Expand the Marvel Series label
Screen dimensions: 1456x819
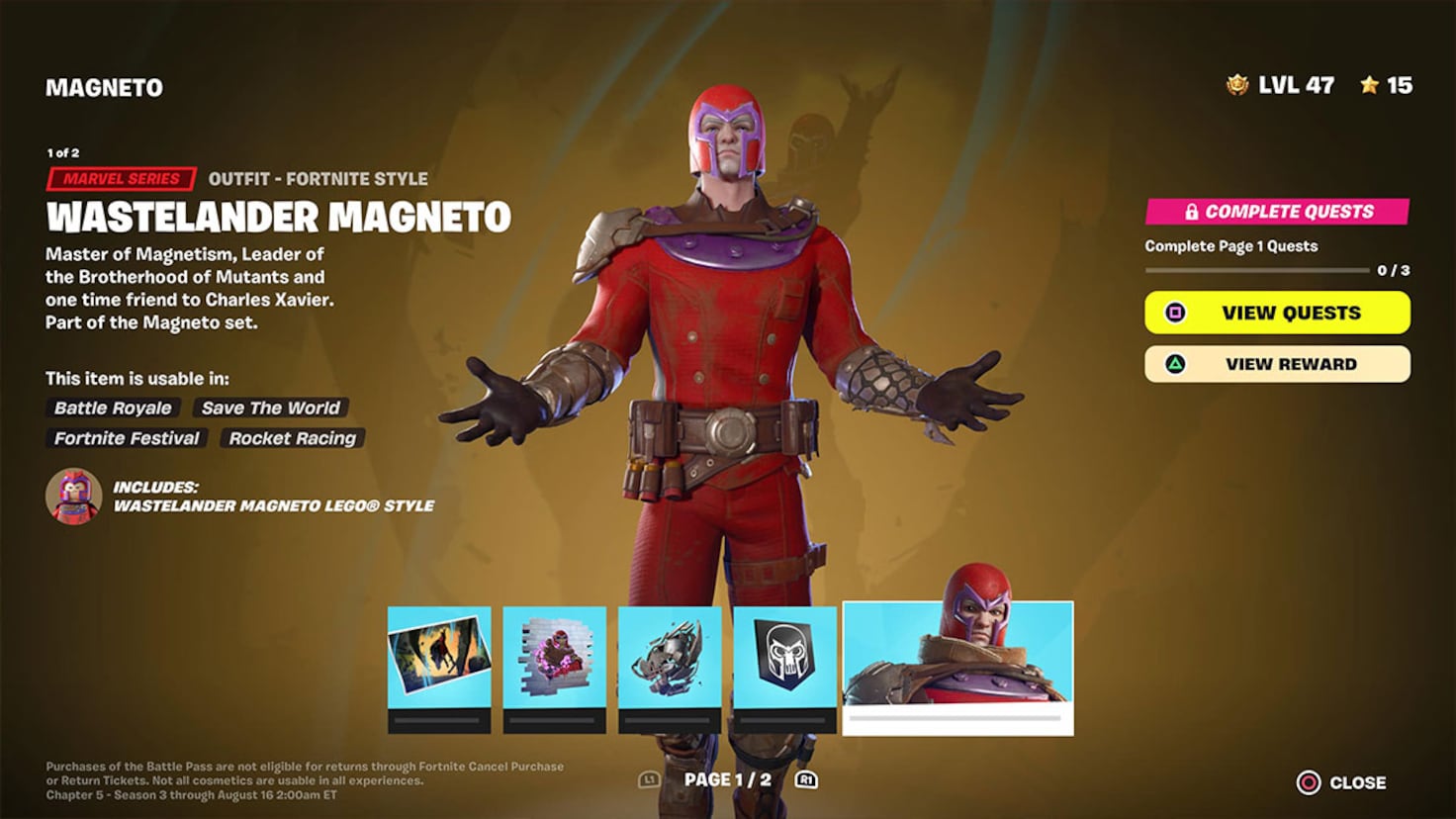pos(123,179)
